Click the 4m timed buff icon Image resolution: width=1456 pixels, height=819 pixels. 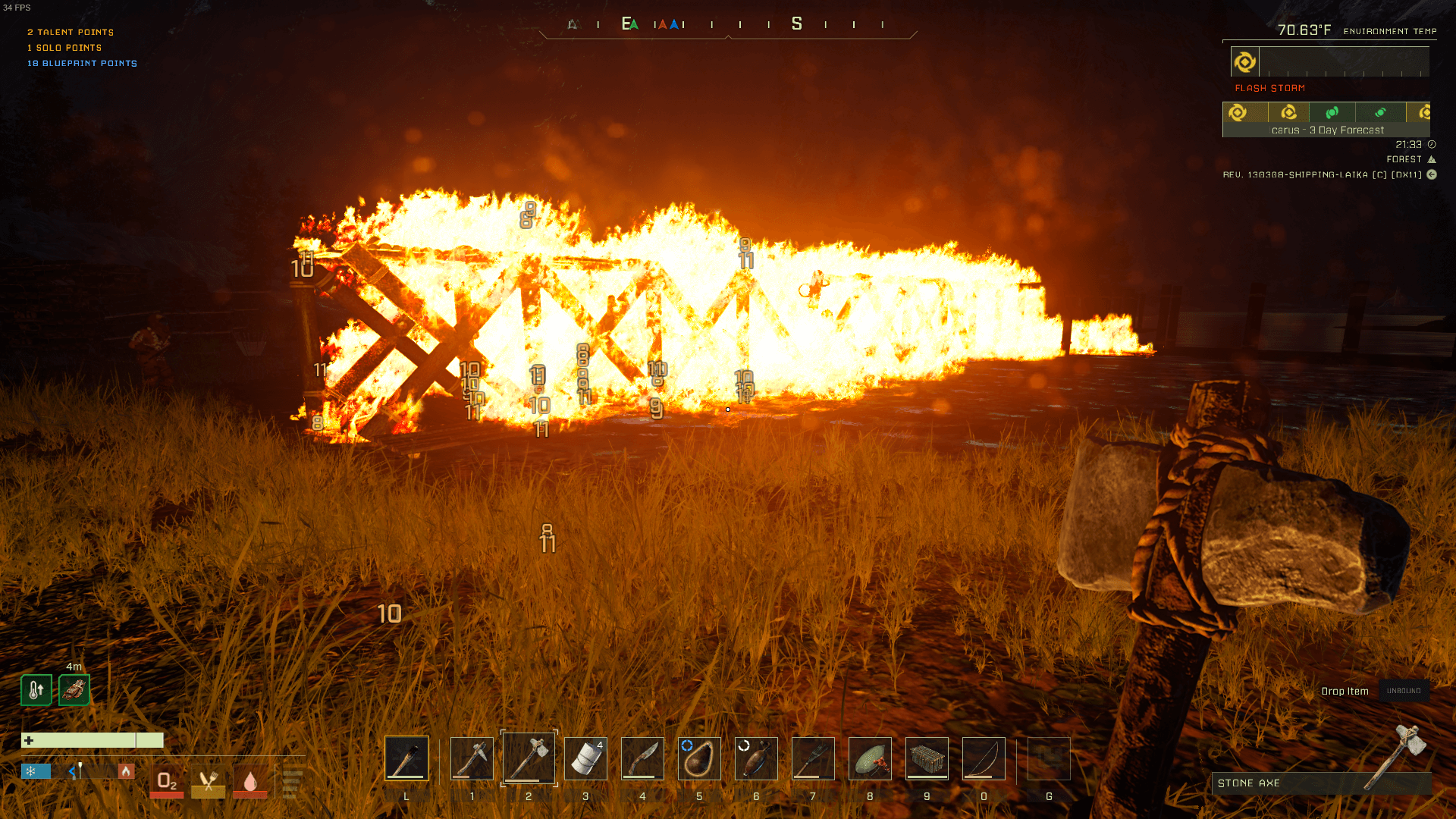[x=74, y=690]
